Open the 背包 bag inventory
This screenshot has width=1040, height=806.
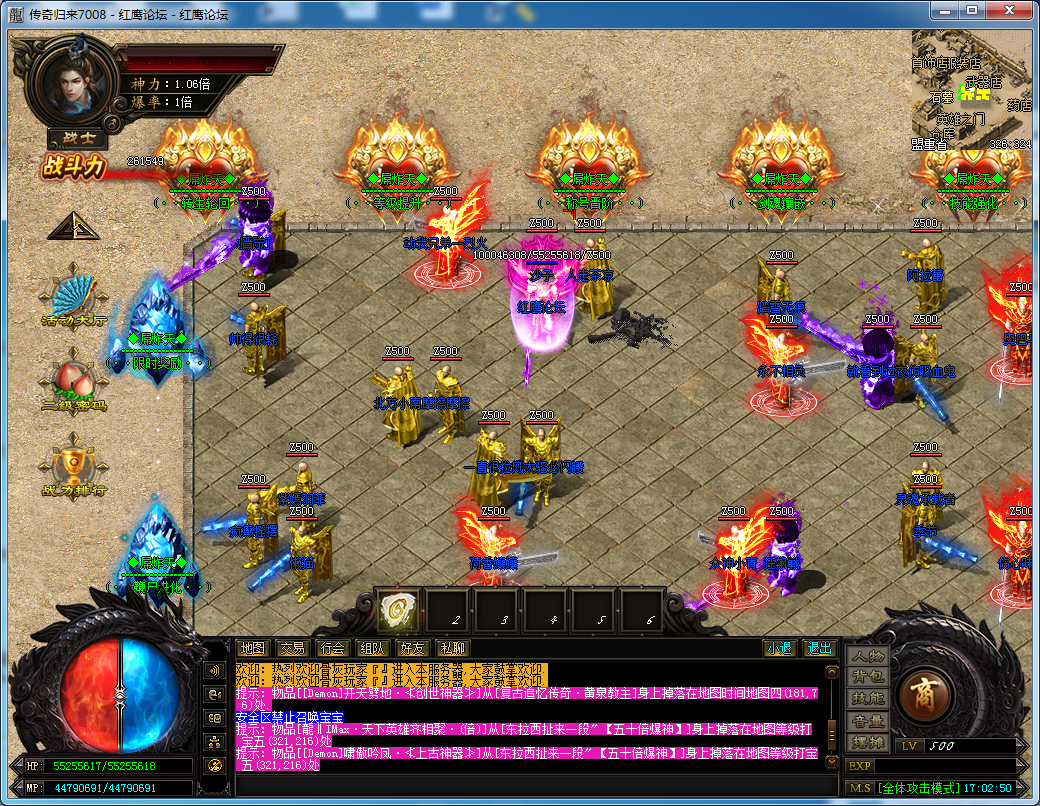click(x=867, y=678)
